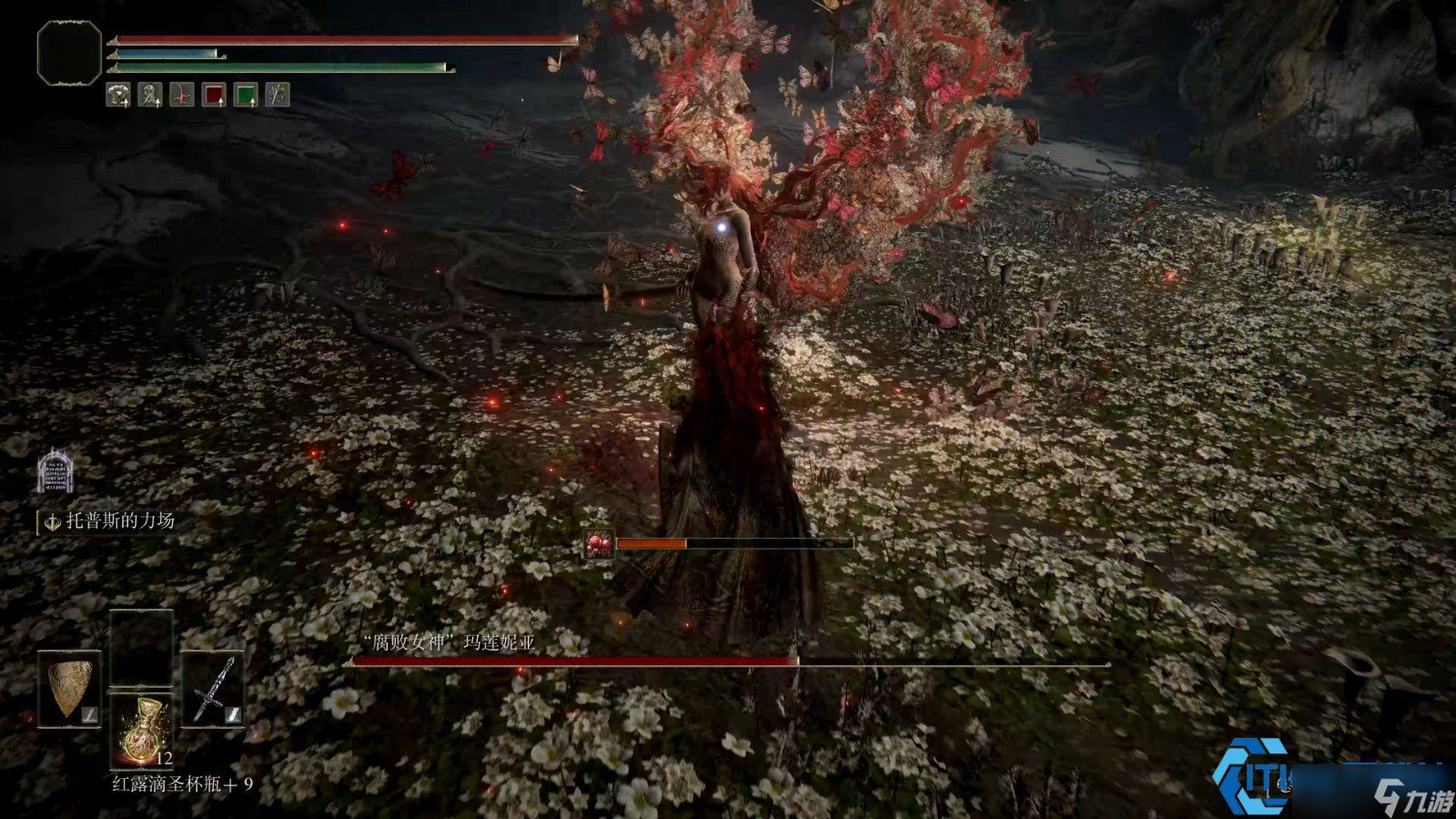
Task: Select the 托普斯的力场 spell icon
Action: [x=55, y=471]
